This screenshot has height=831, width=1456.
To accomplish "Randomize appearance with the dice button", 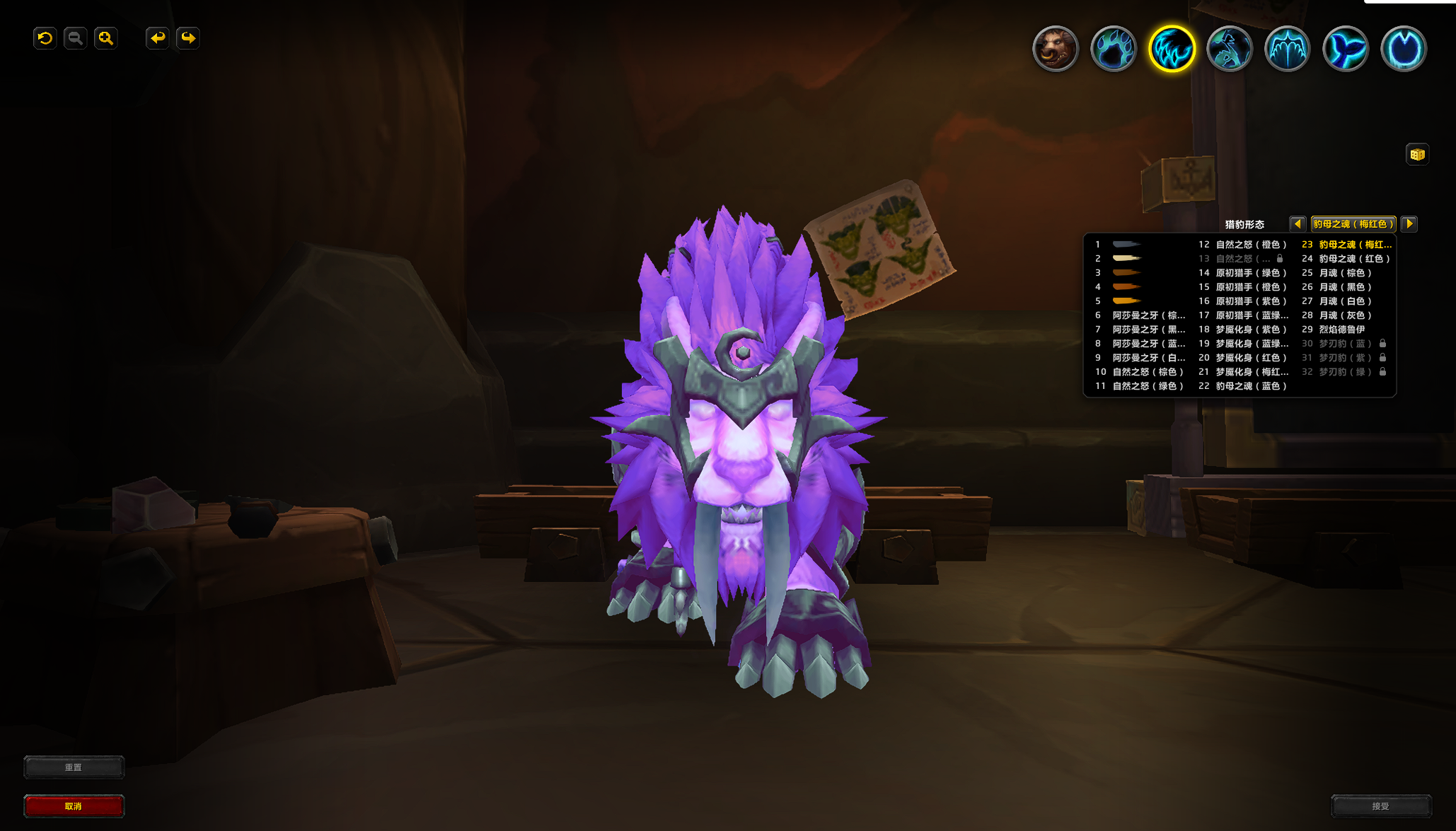I will coord(1417,154).
